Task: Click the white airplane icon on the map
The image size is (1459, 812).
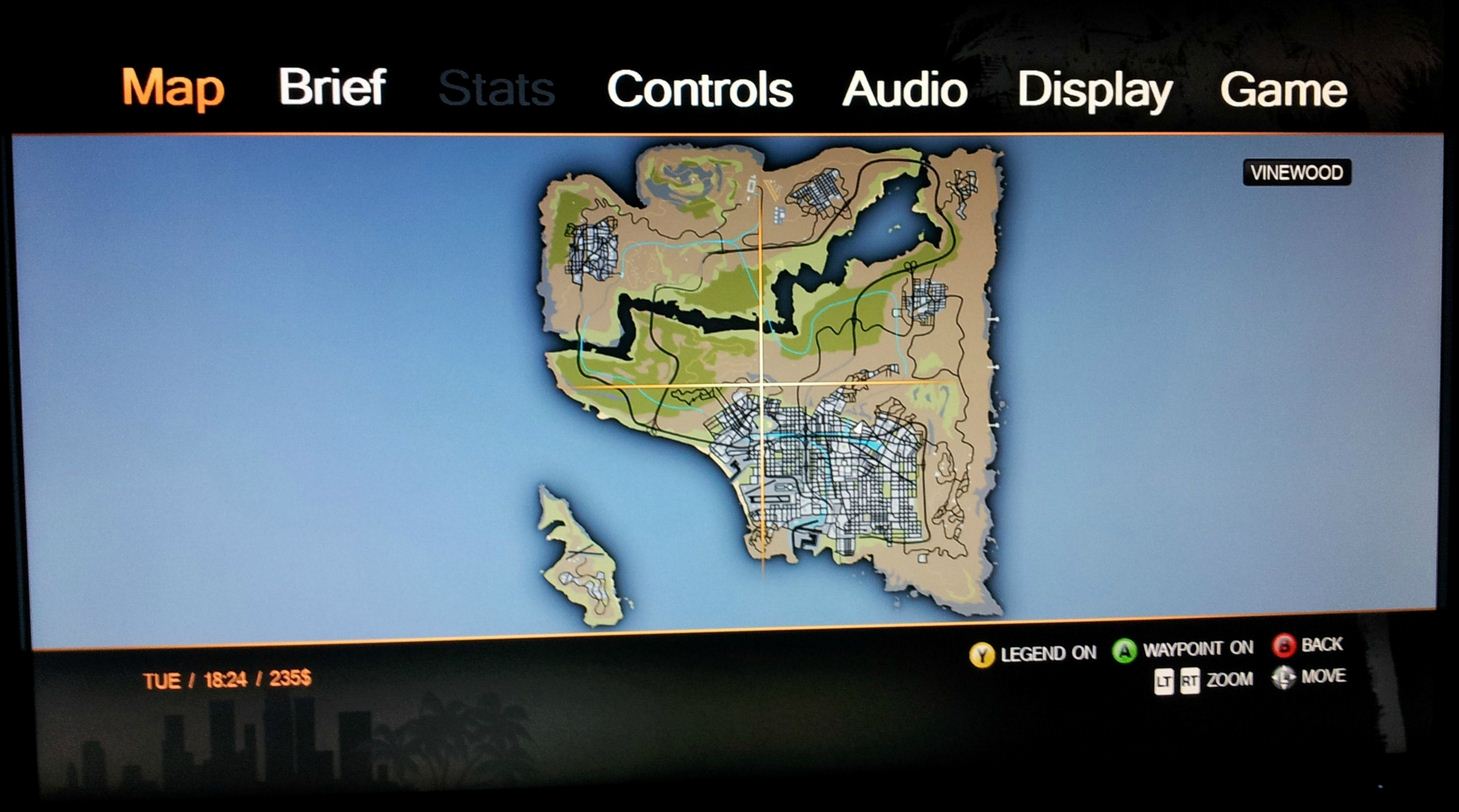Action: (x=860, y=428)
